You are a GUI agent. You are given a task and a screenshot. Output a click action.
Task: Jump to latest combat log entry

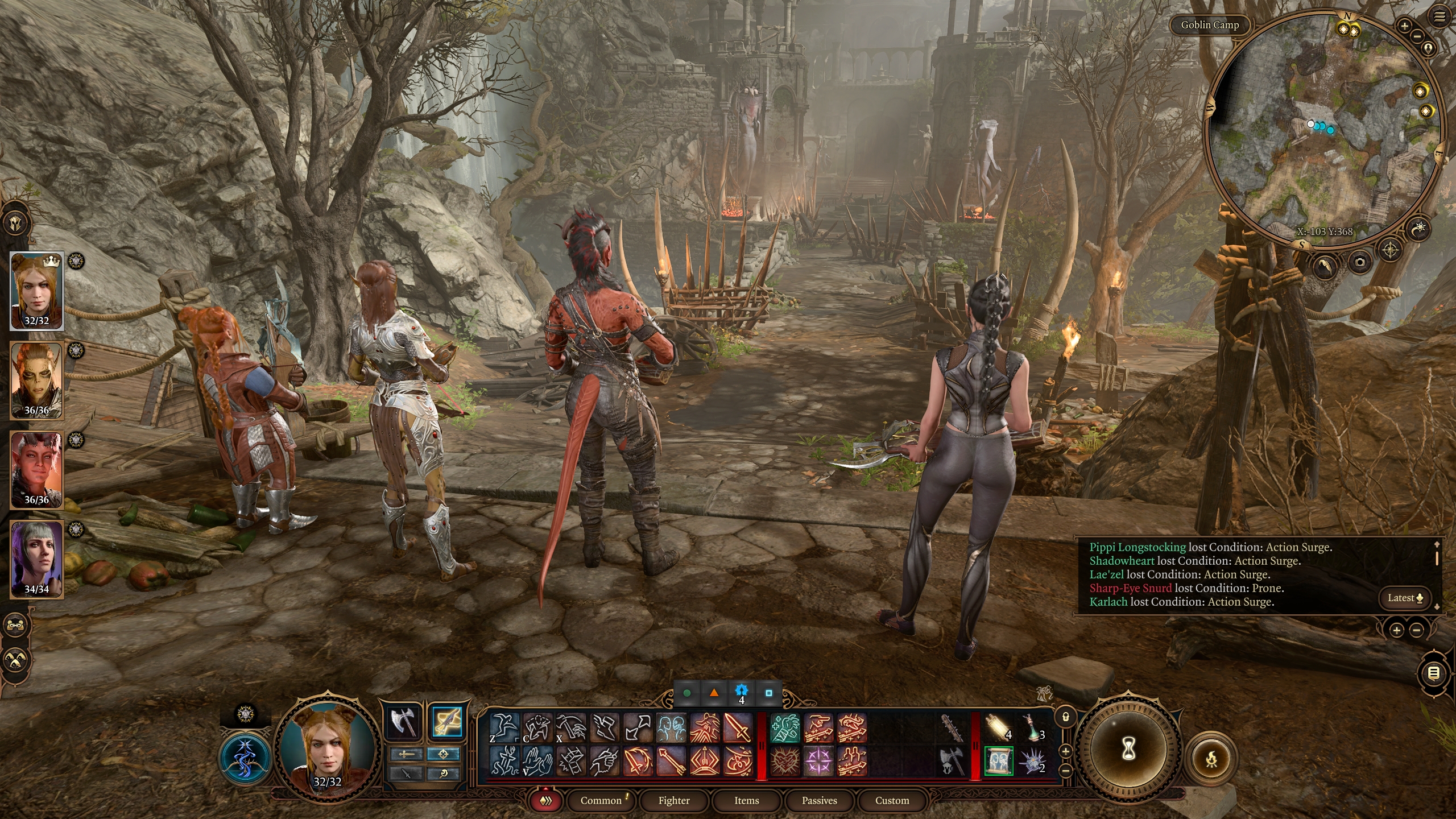click(1405, 598)
